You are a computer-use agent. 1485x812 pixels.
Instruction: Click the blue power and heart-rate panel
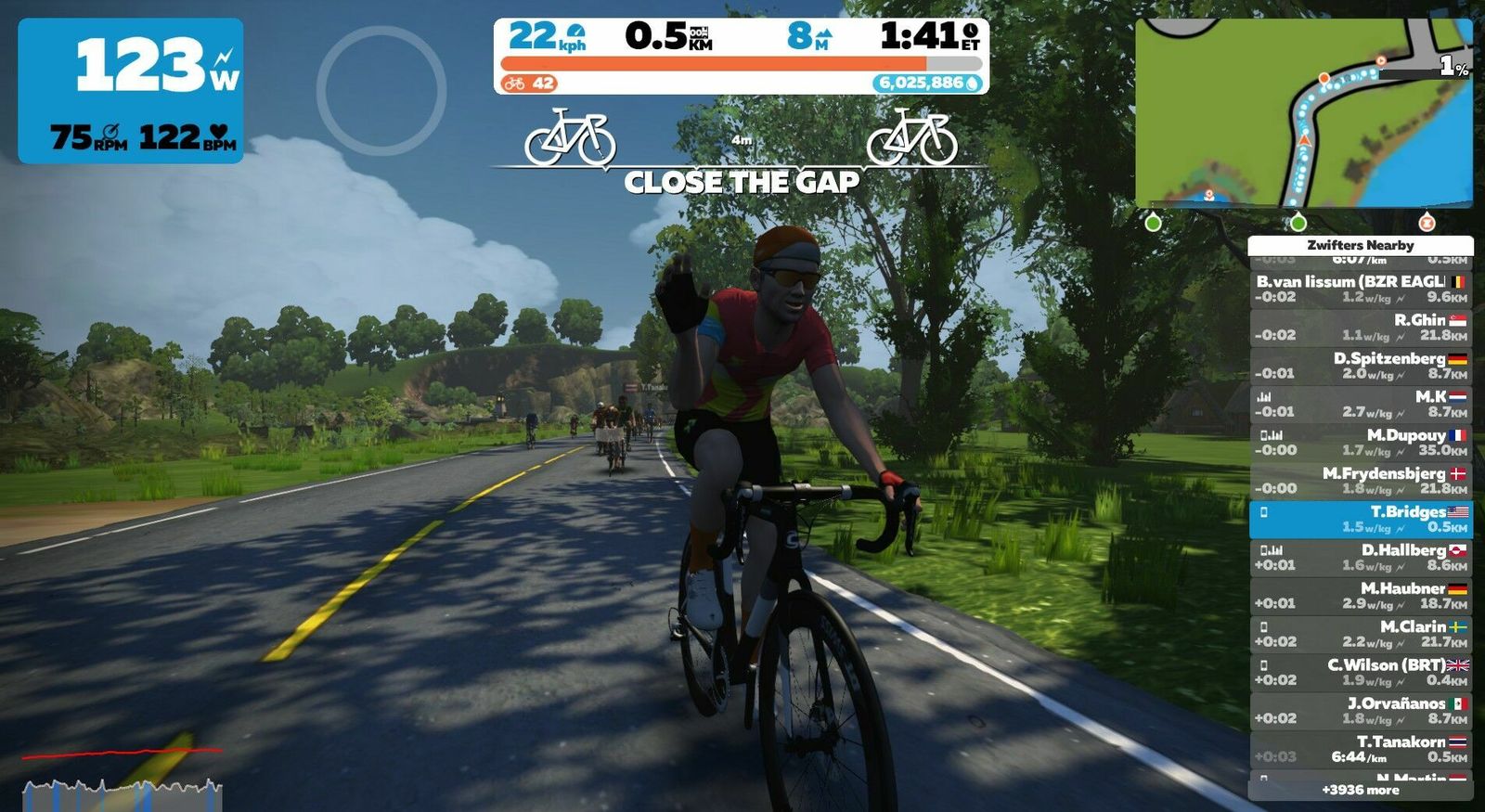[x=131, y=91]
